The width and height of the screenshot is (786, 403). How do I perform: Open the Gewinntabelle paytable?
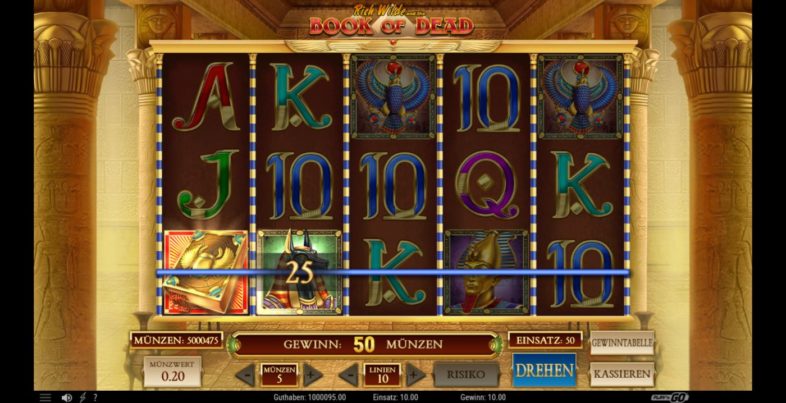(x=621, y=343)
